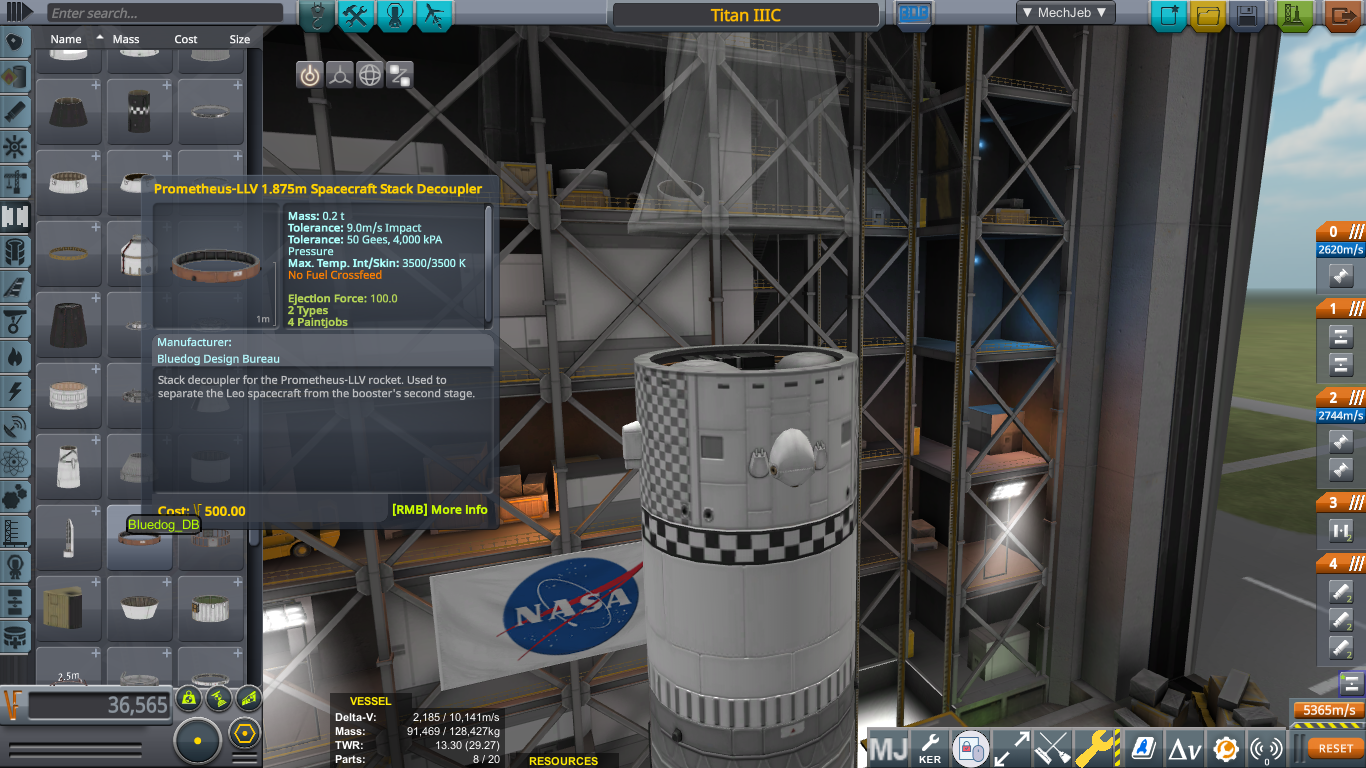Switch to the crew assignment tab
The height and width of the screenshot is (768, 1366).
(395, 16)
